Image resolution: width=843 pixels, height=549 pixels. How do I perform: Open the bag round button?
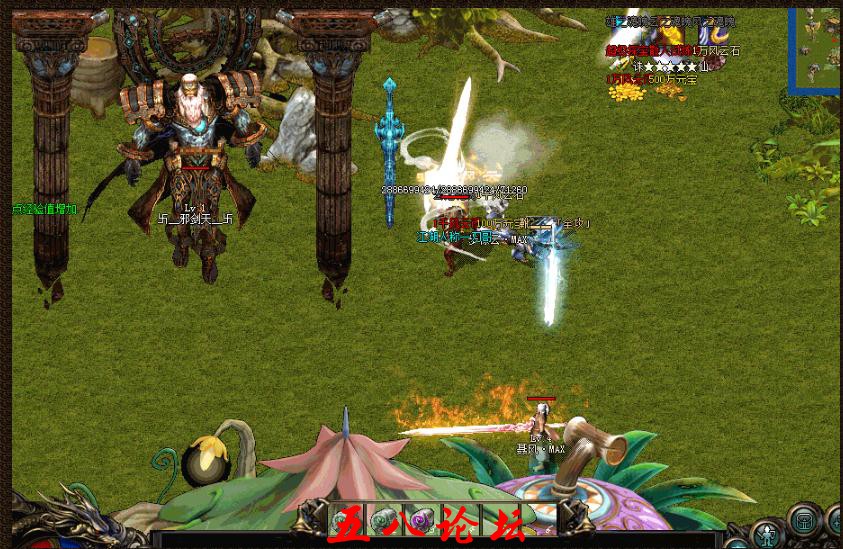pyautogui.click(x=803, y=520)
